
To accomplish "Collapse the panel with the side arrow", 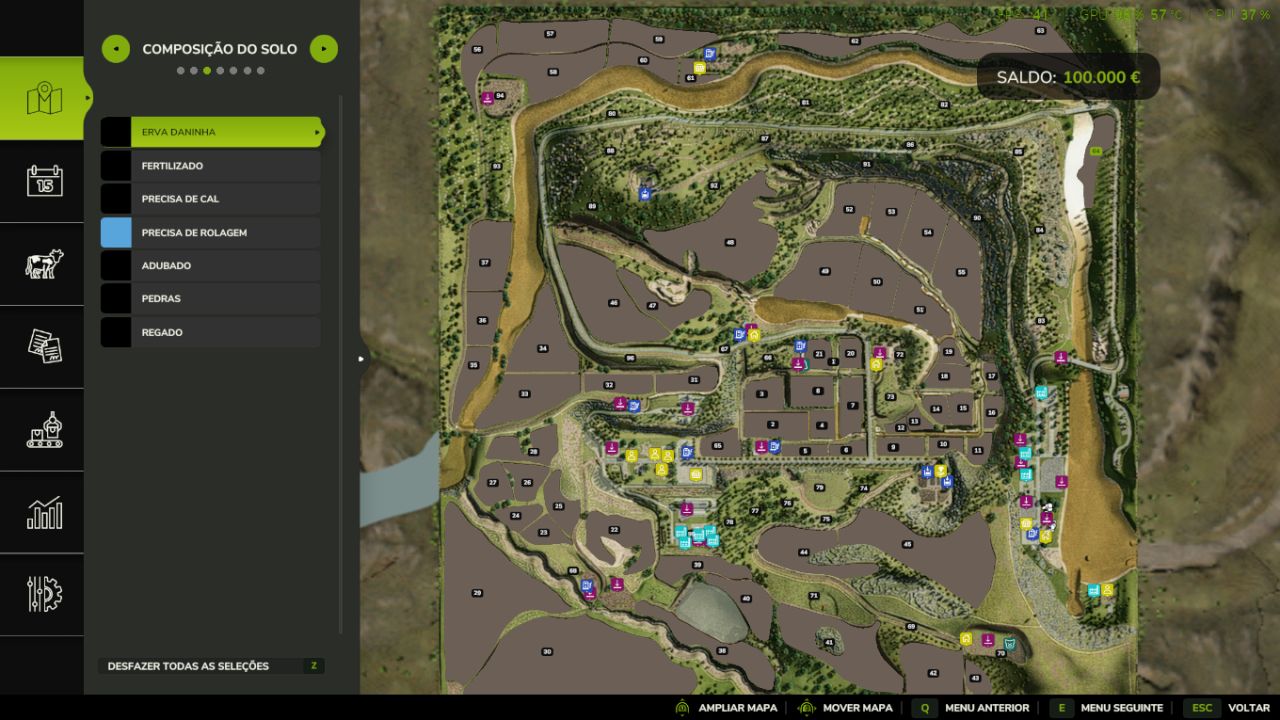I will click(360, 357).
